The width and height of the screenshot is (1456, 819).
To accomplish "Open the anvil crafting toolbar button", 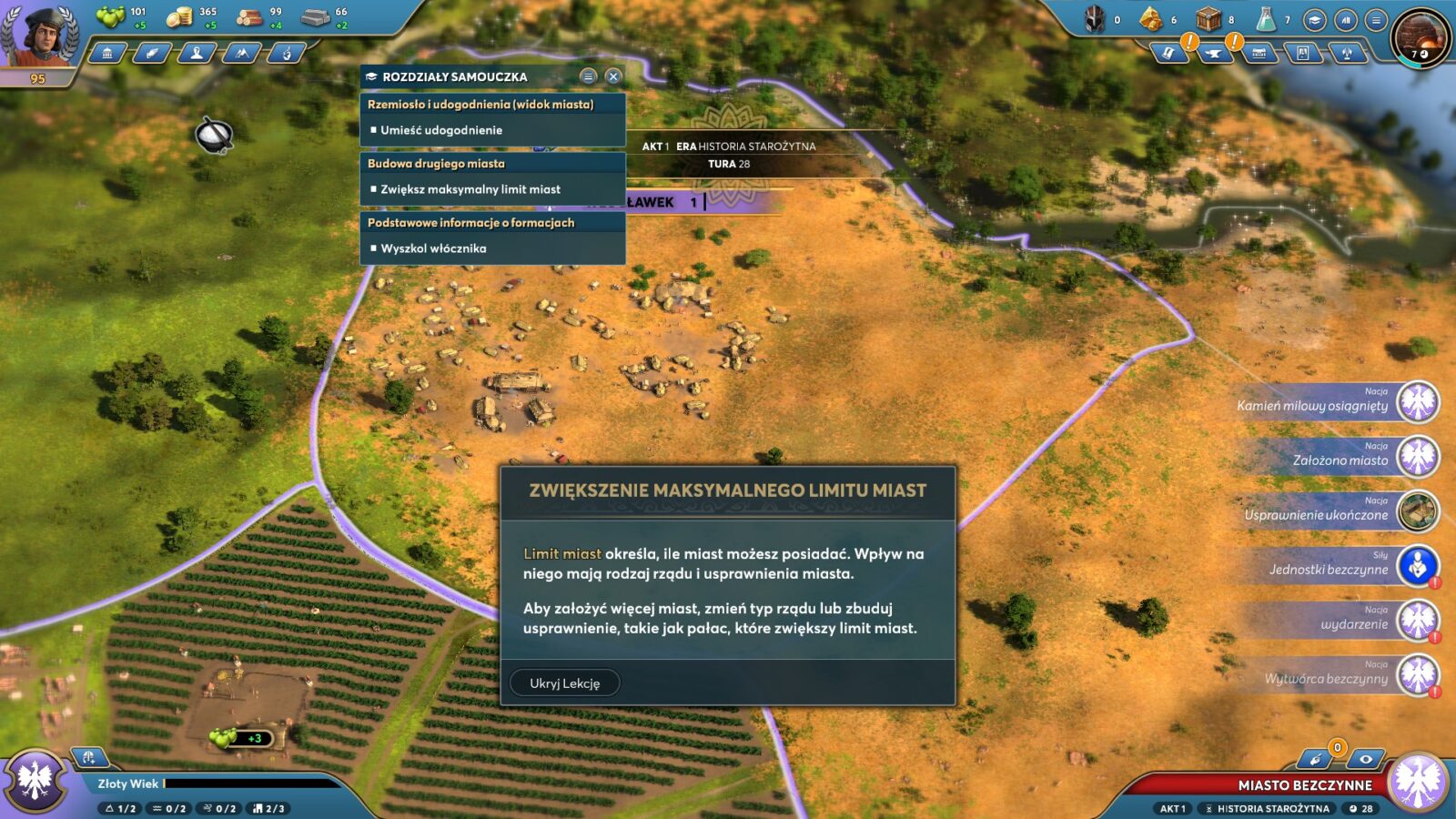I will pyautogui.click(x=1214, y=54).
